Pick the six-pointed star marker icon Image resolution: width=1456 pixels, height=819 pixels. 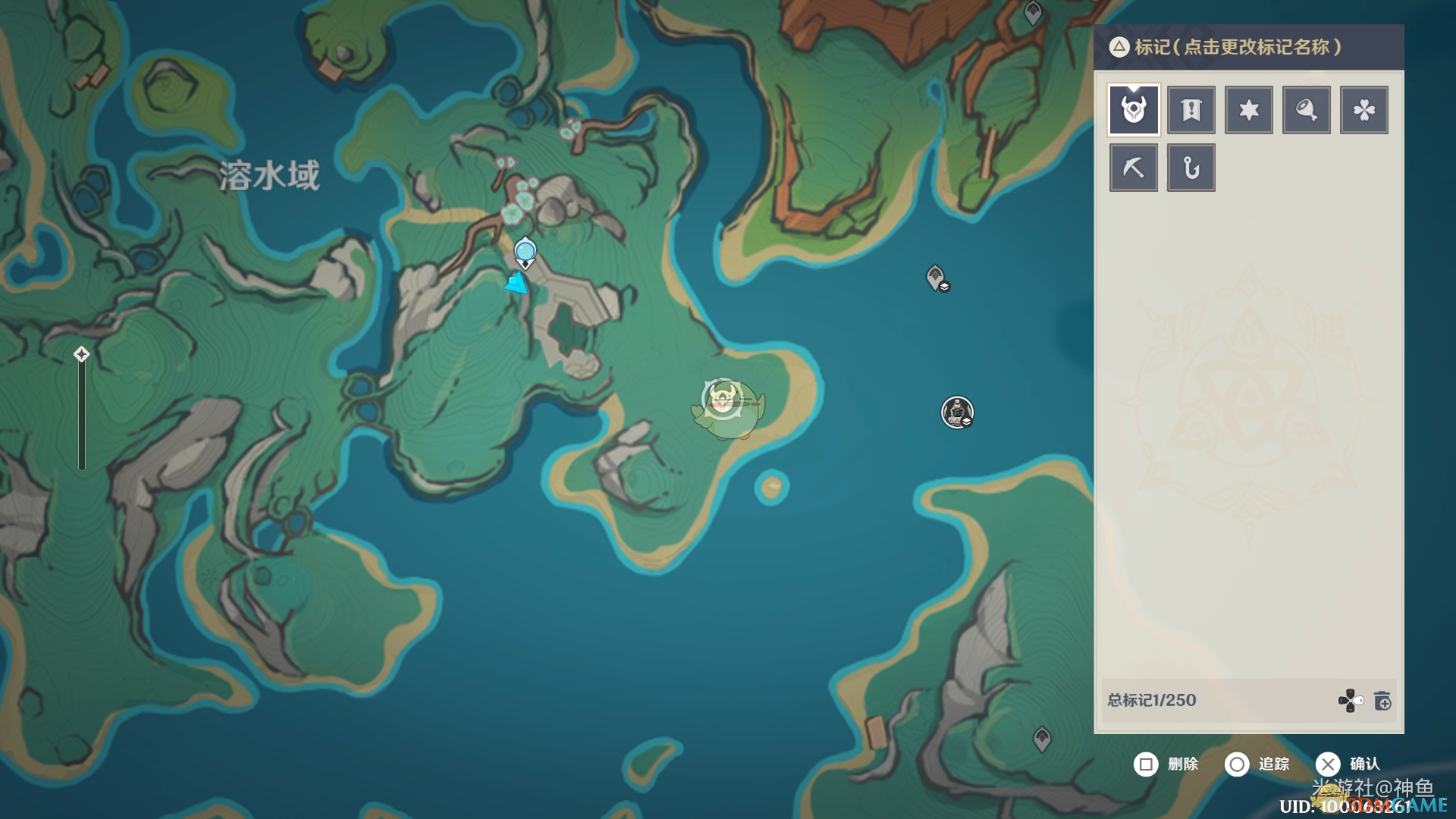click(x=1249, y=110)
